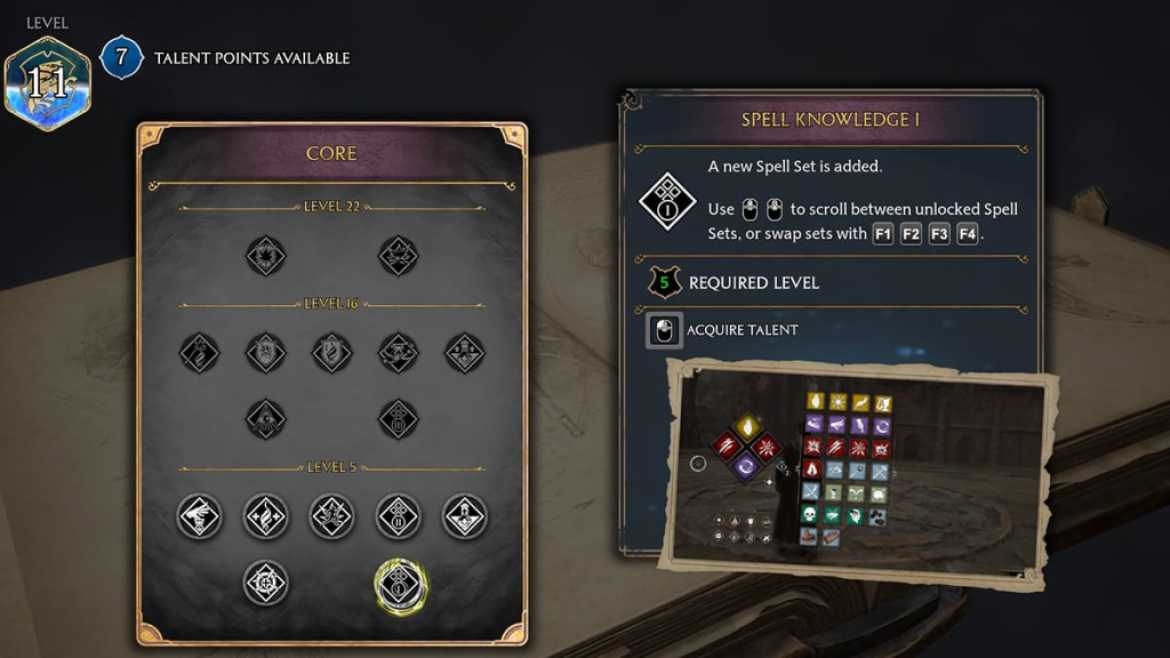Choose the triangle eye talent under Level 16
This screenshot has height=658, width=1170.
pyautogui.click(x=266, y=420)
